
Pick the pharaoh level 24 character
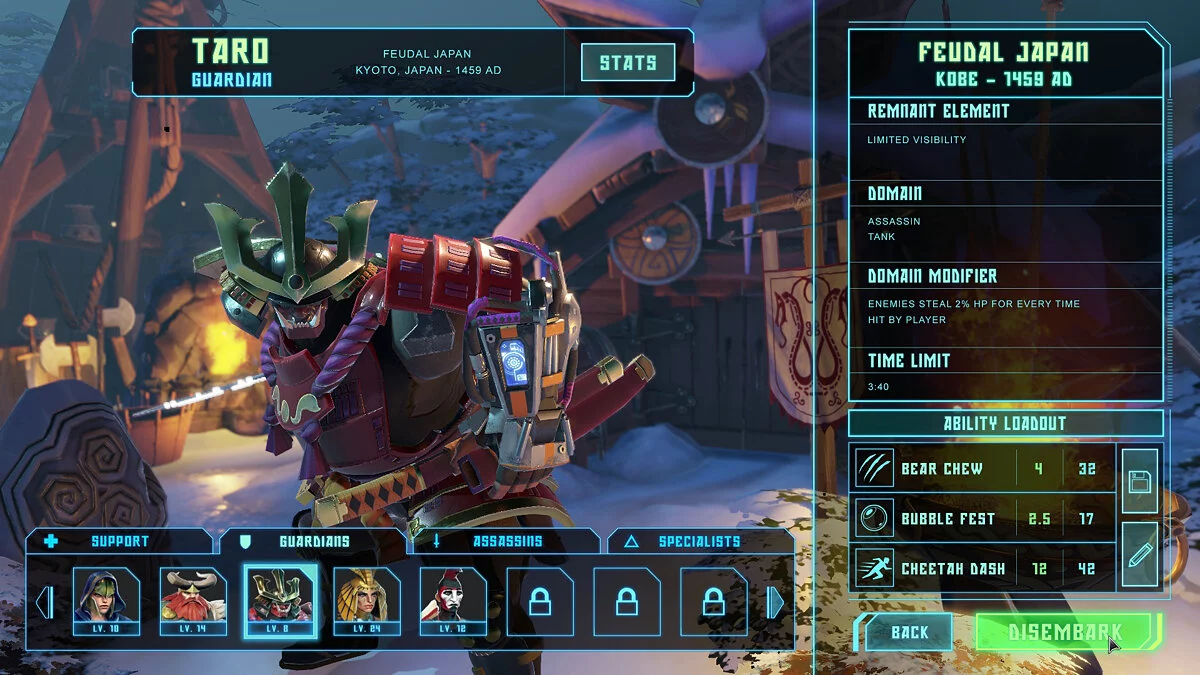coord(367,601)
